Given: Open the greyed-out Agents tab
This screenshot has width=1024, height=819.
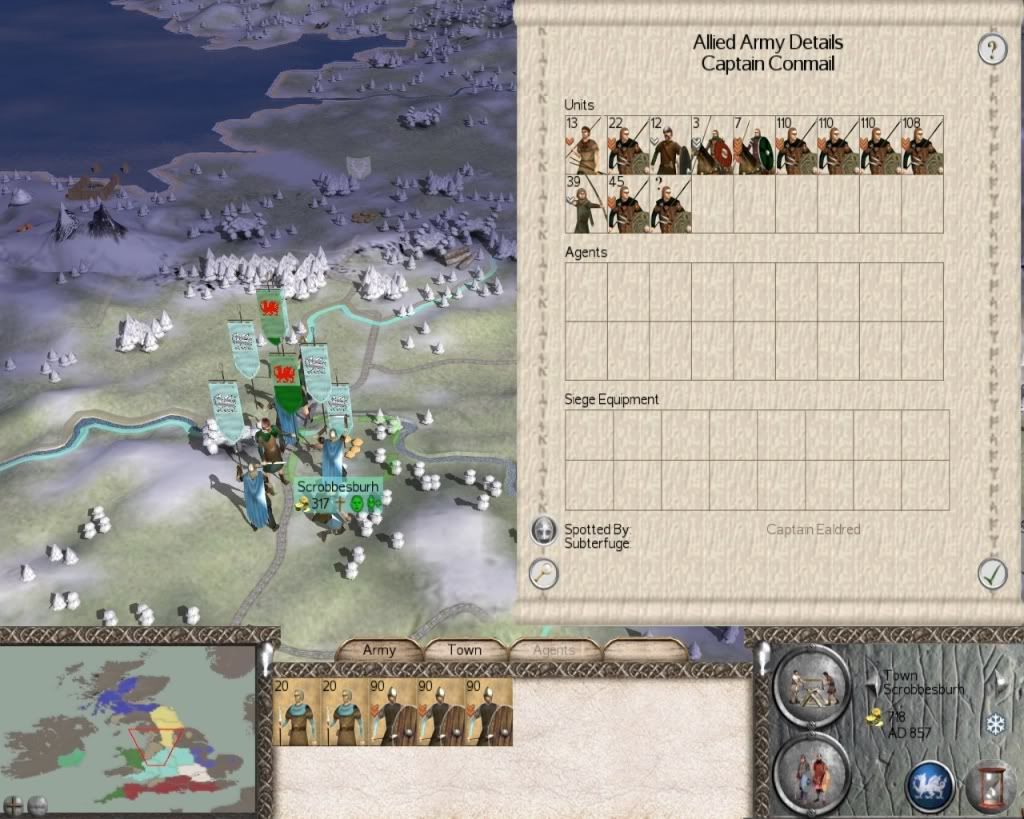Looking at the screenshot, I should (553, 650).
